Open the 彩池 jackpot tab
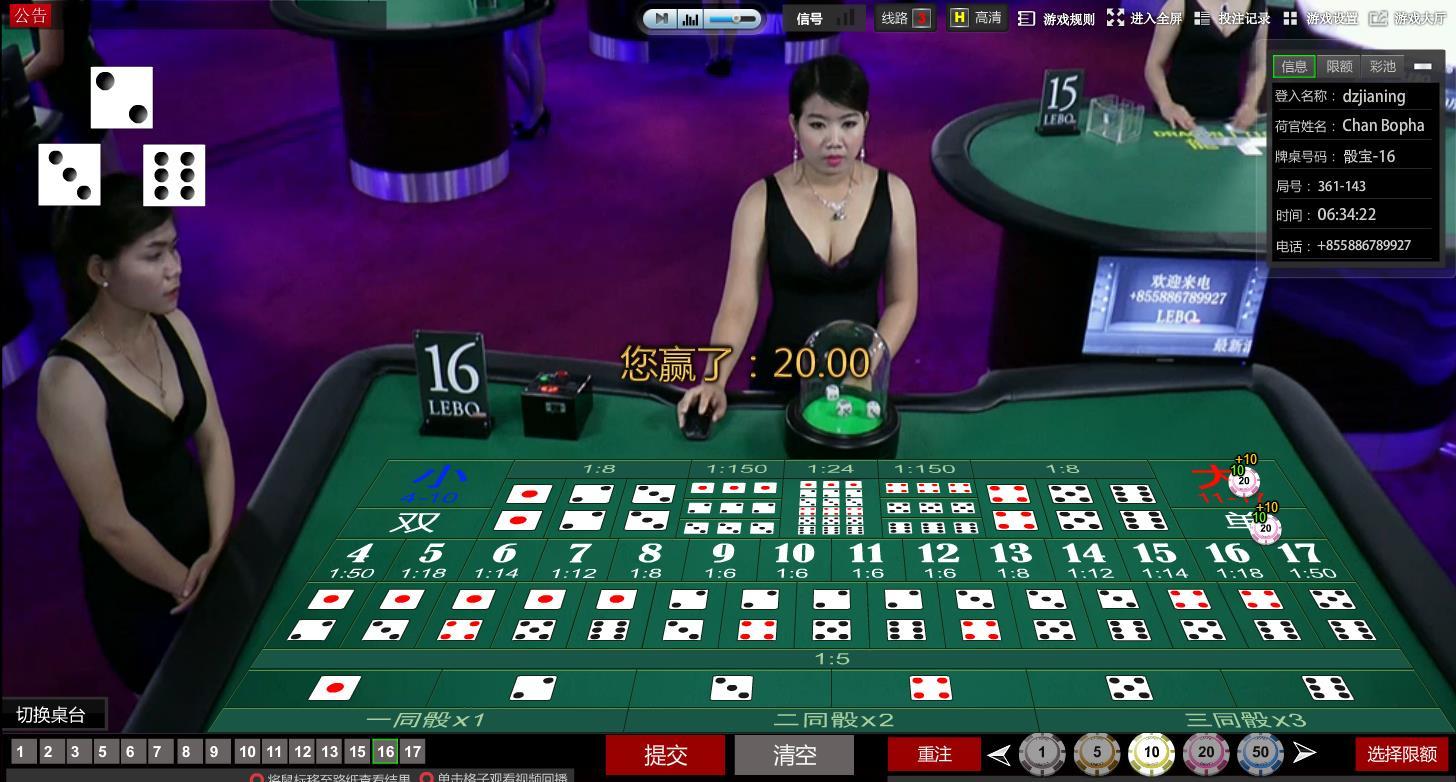1456x782 pixels. (1383, 66)
